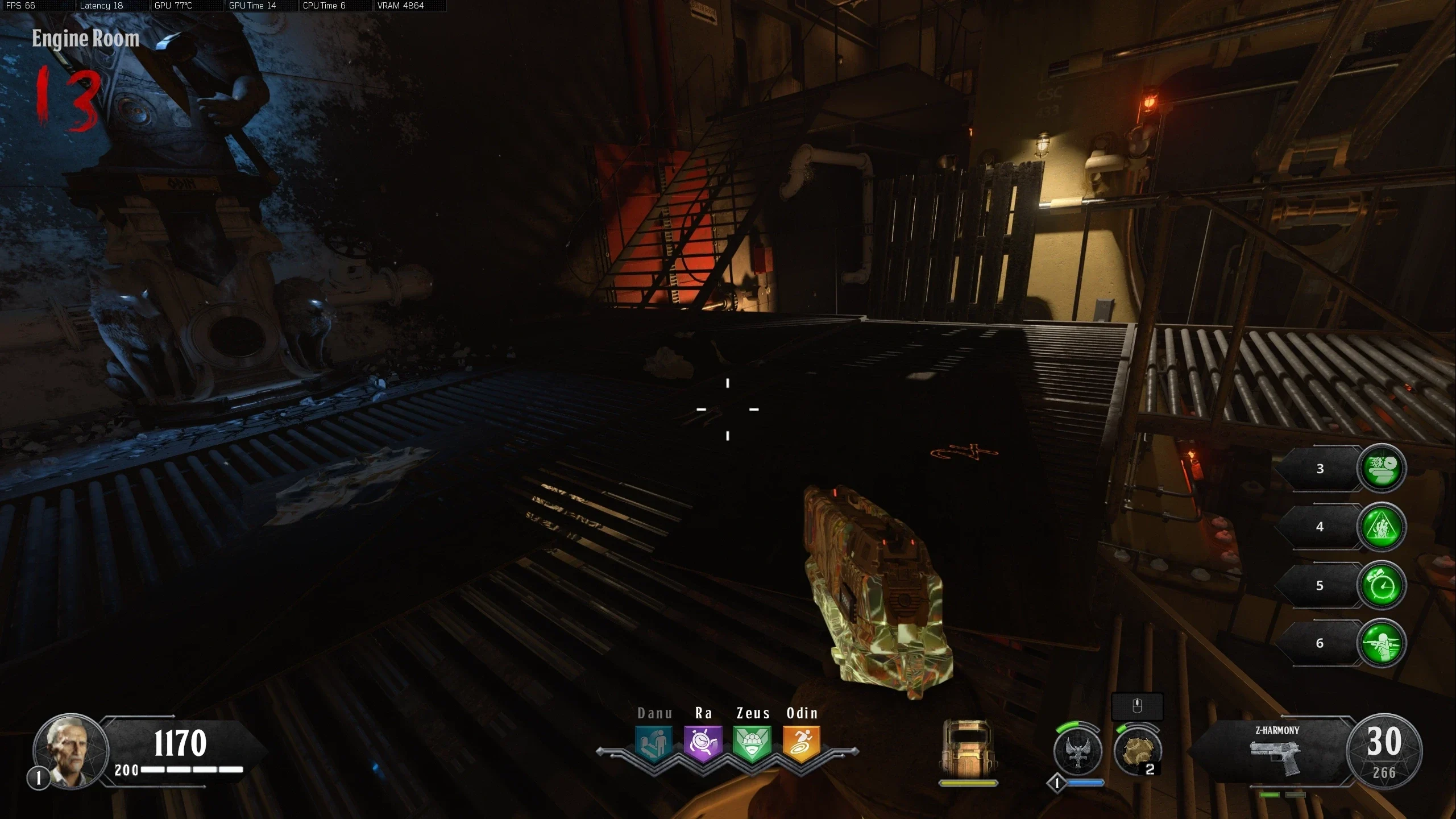The width and height of the screenshot is (1456, 819).
Task: Use the warning triangle elixir in slot 4
Action: pyautogui.click(x=1382, y=527)
